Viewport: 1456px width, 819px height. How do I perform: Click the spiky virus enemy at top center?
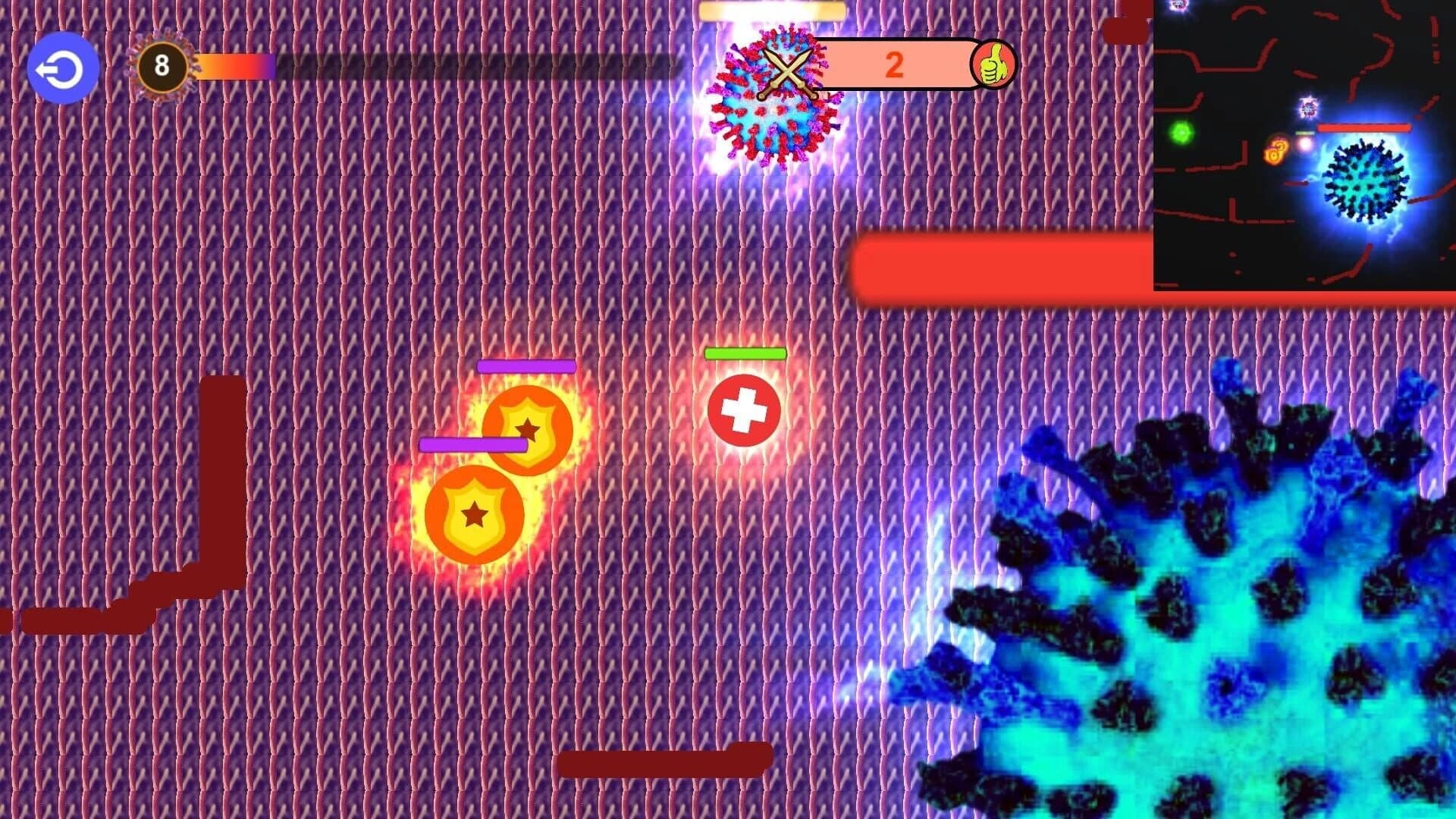tap(773, 95)
